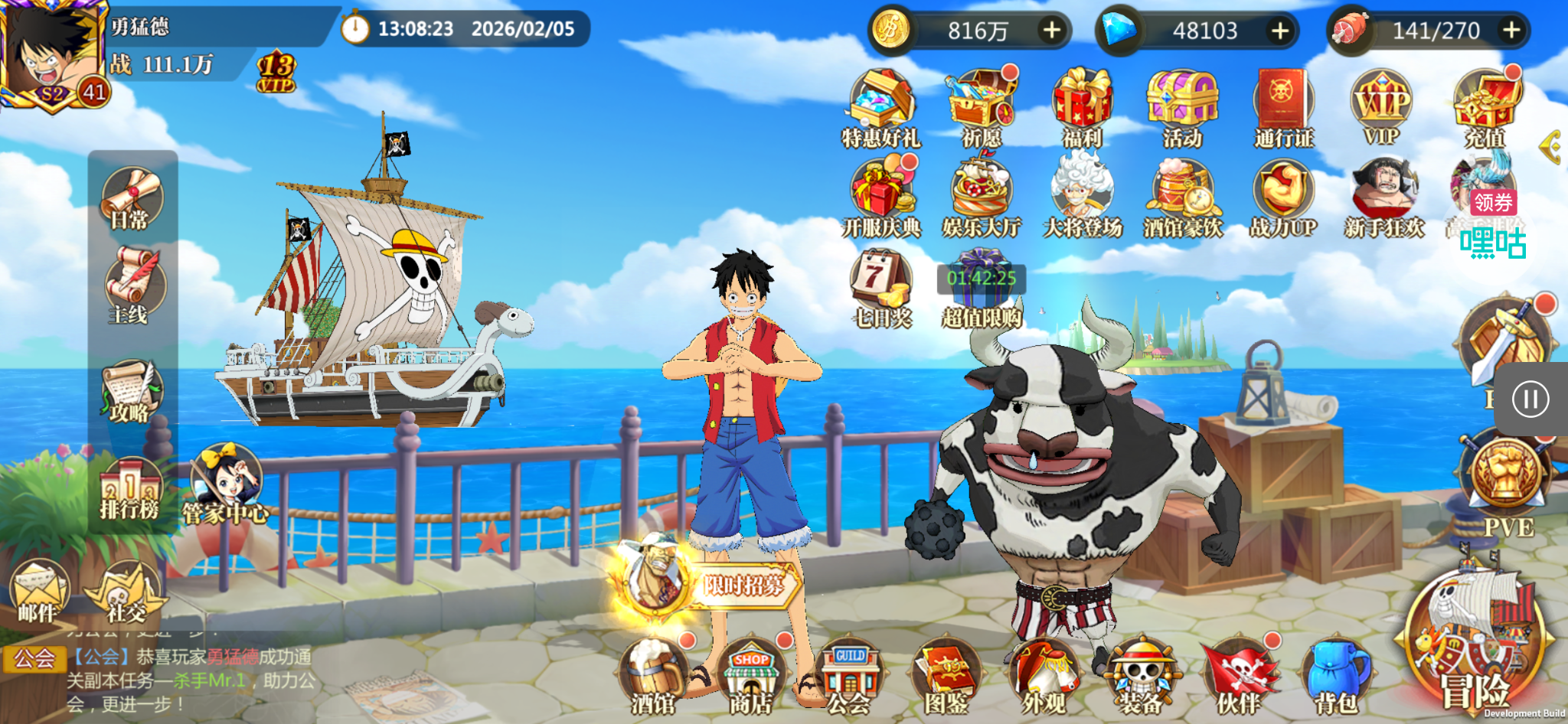Open the 日常 daily tasks scroll

pyautogui.click(x=130, y=199)
